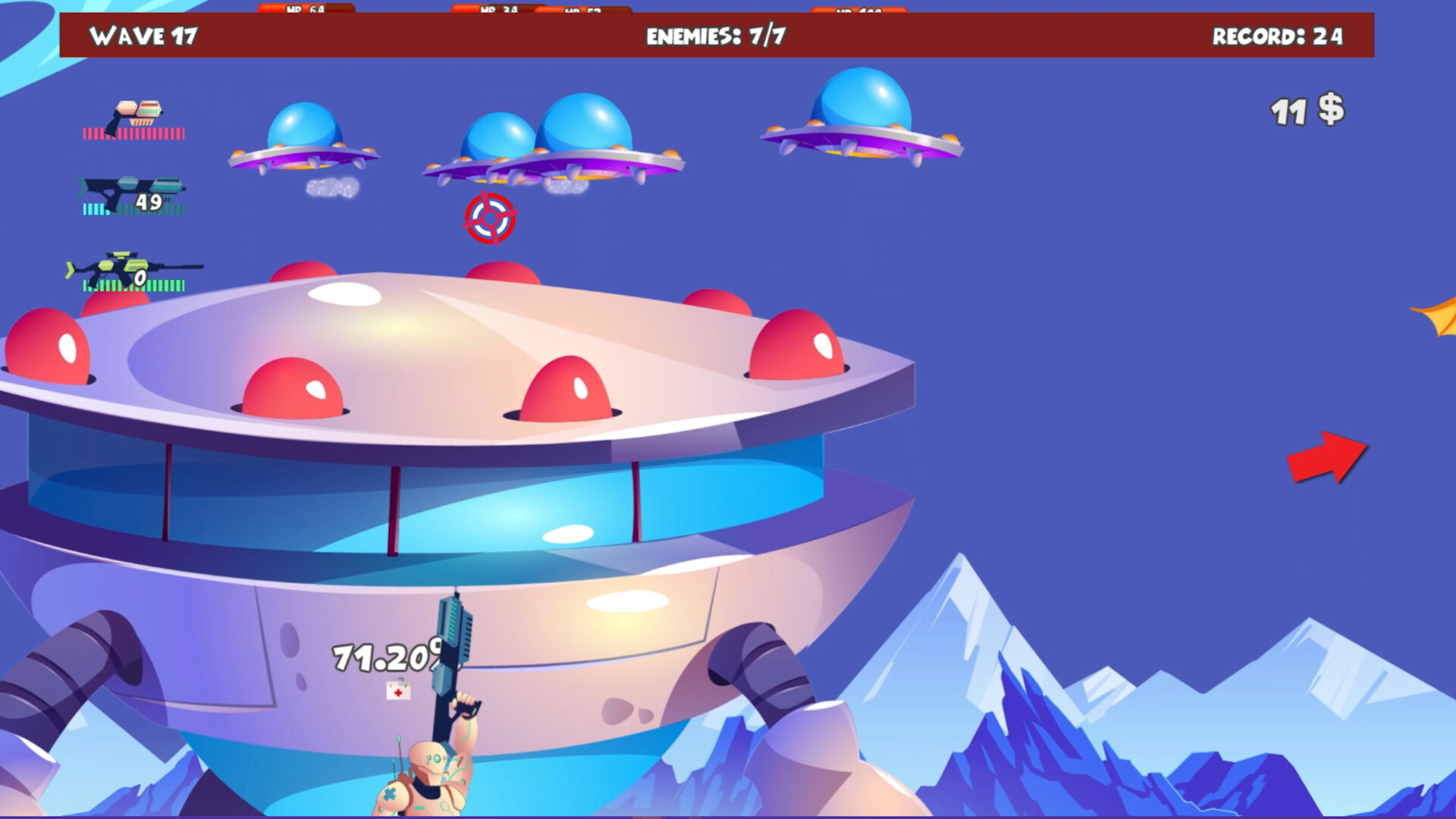Target the UFO with HP 34

point(497,144)
